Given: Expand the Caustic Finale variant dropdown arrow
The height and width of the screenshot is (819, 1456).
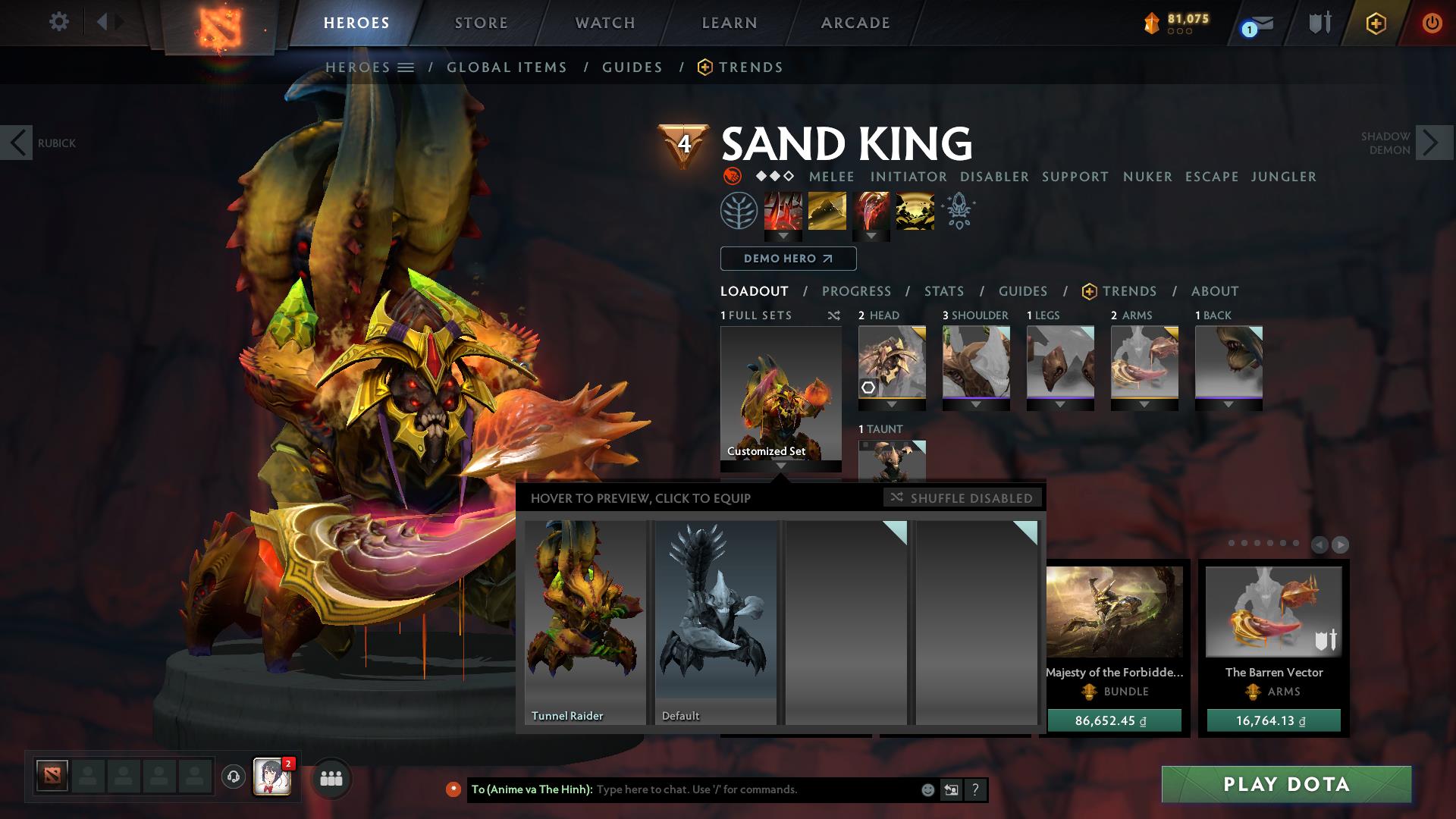Looking at the screenshot, I should click(870, 235).
